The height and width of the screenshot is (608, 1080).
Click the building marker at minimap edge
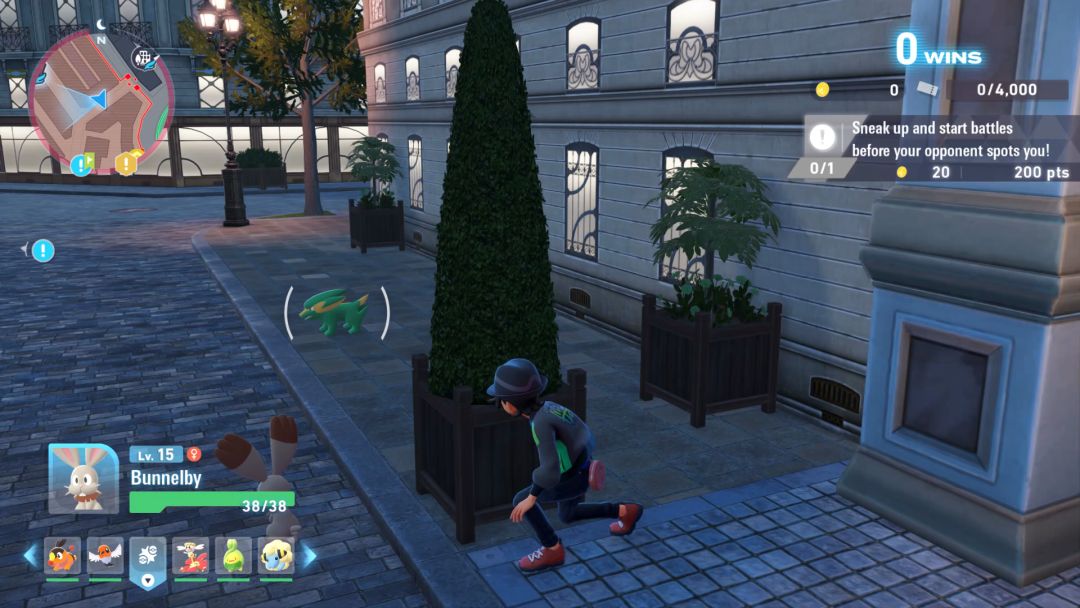146,58
